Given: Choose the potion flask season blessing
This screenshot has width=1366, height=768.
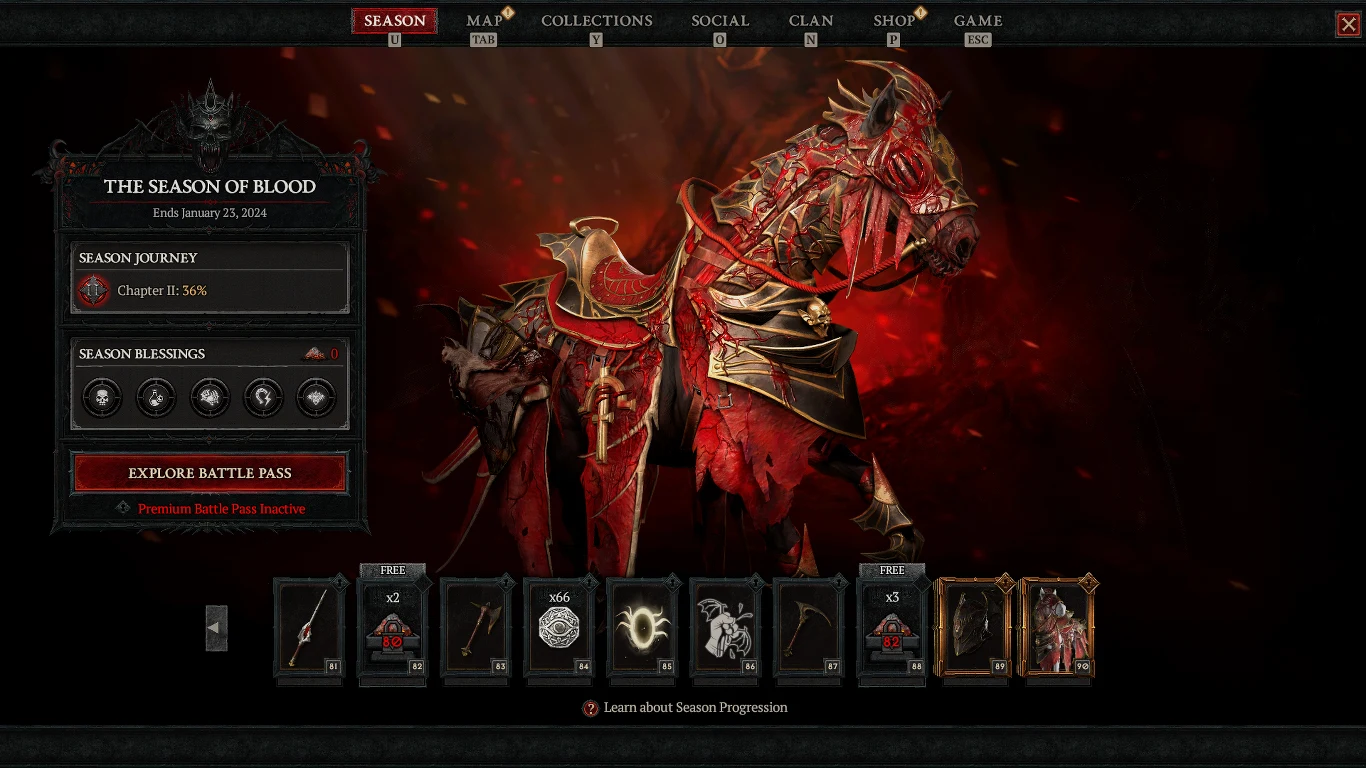Looking at the screenshot, I should click(156, 397).
